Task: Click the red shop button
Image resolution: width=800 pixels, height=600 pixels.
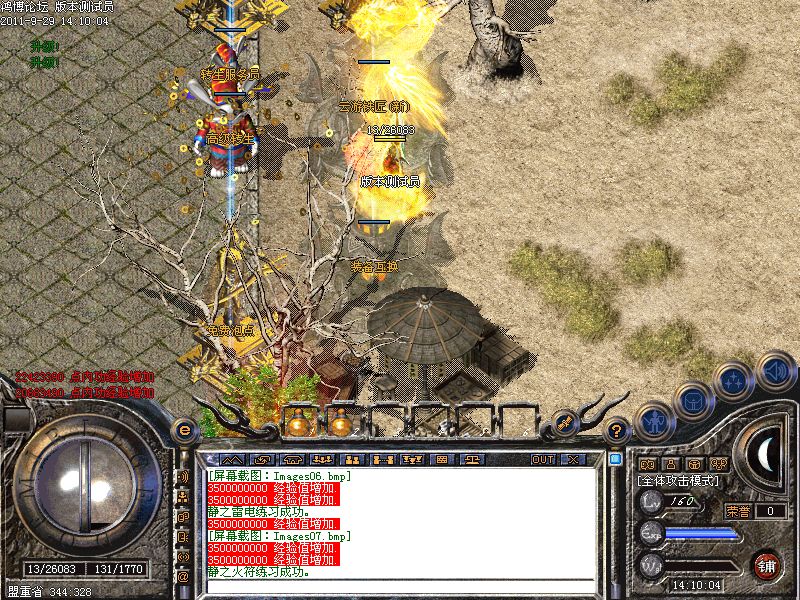Action: click(767, 565)
